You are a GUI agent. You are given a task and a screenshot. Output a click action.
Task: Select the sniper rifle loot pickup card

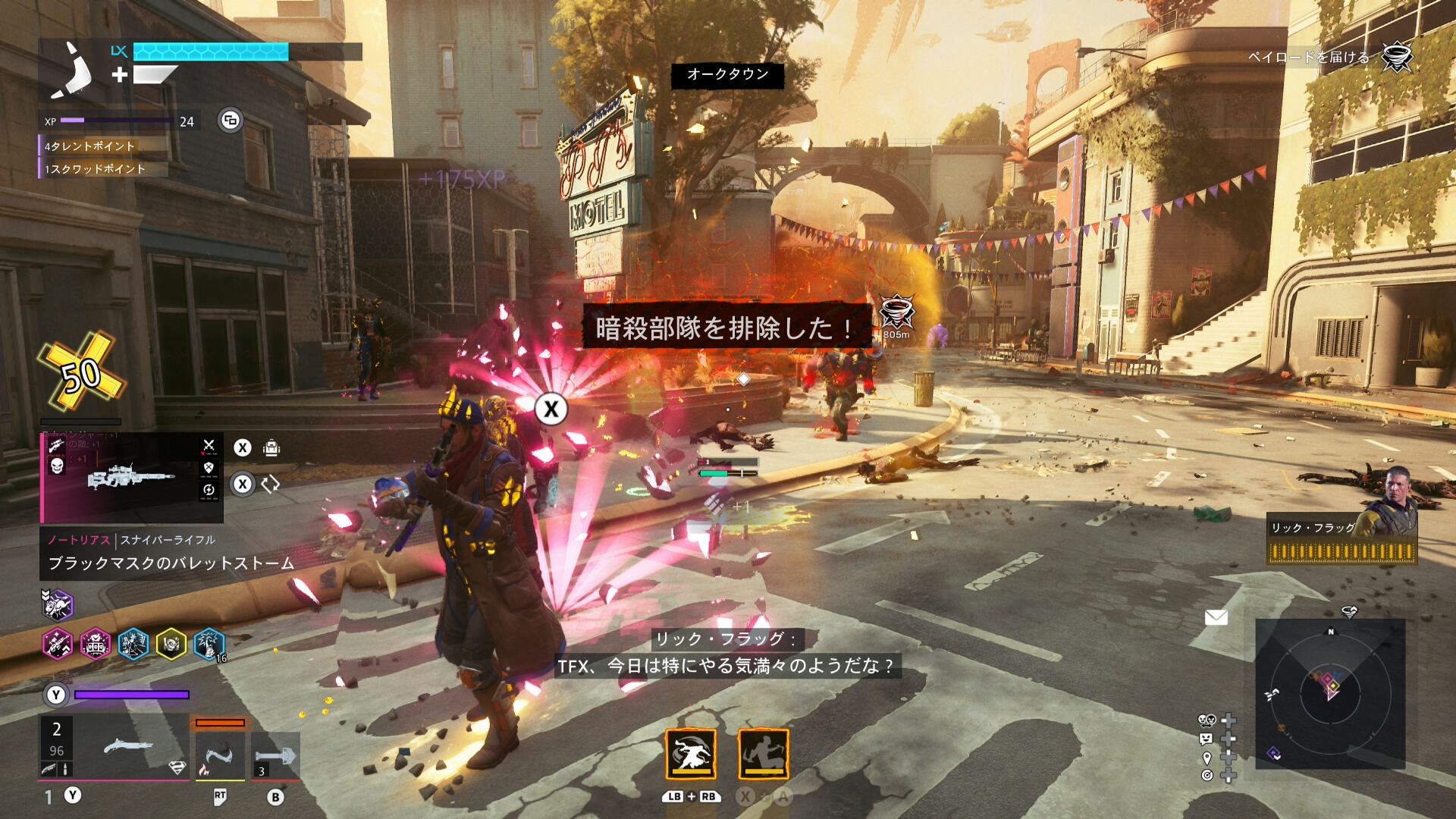pos(131,478)
